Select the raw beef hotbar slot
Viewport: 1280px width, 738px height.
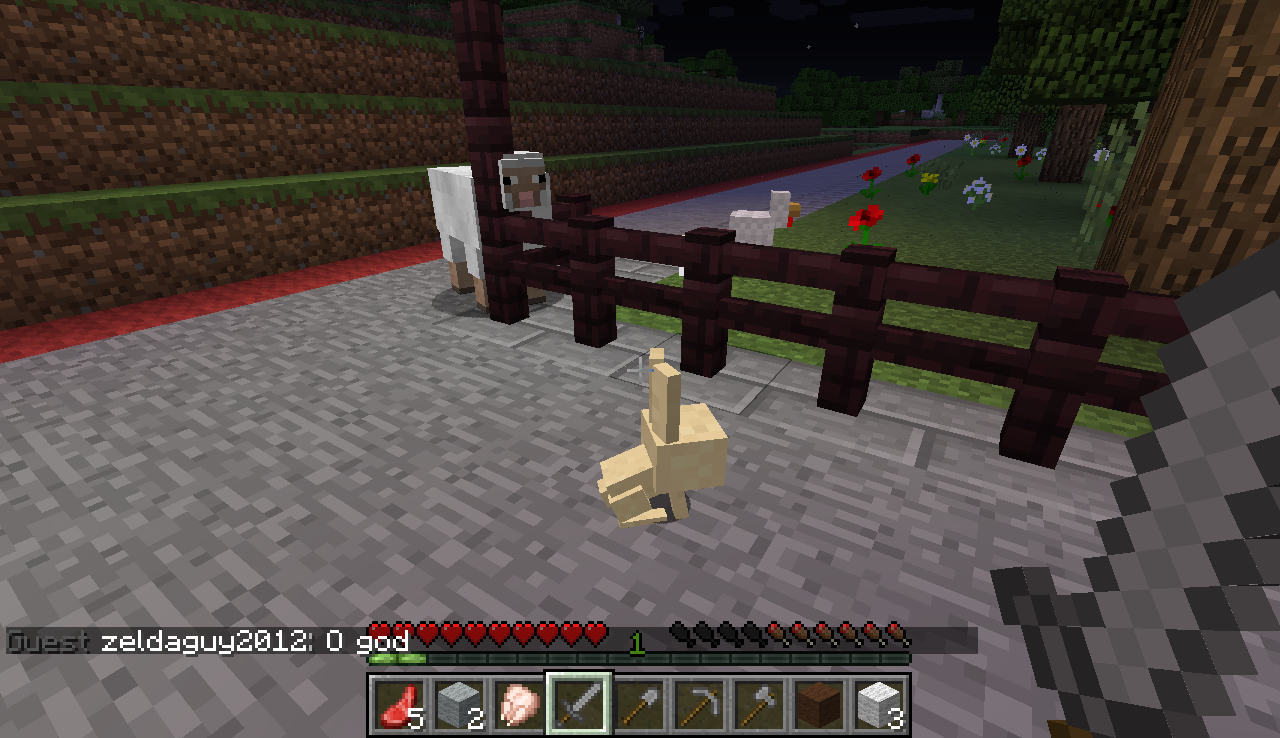click(x=398, y=704)
